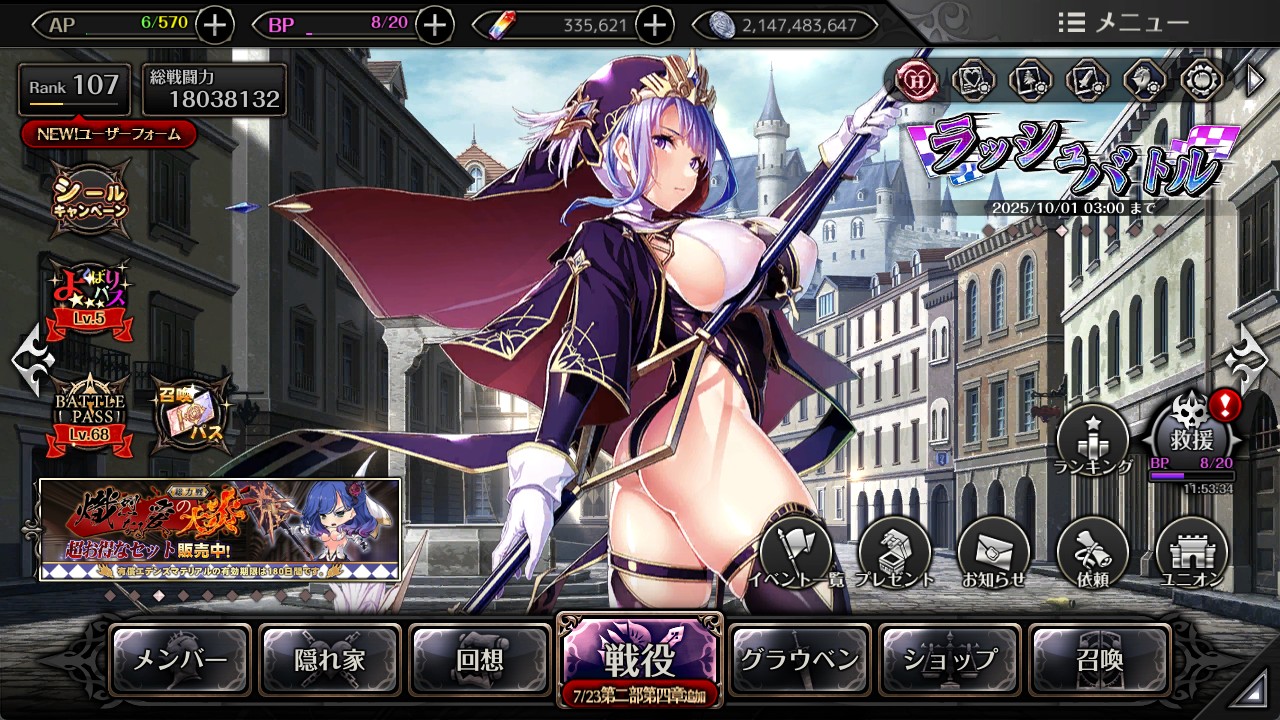Open the BATTLE PASS Lv.68 icon
1280x720 pixels.
click(91, 414)
